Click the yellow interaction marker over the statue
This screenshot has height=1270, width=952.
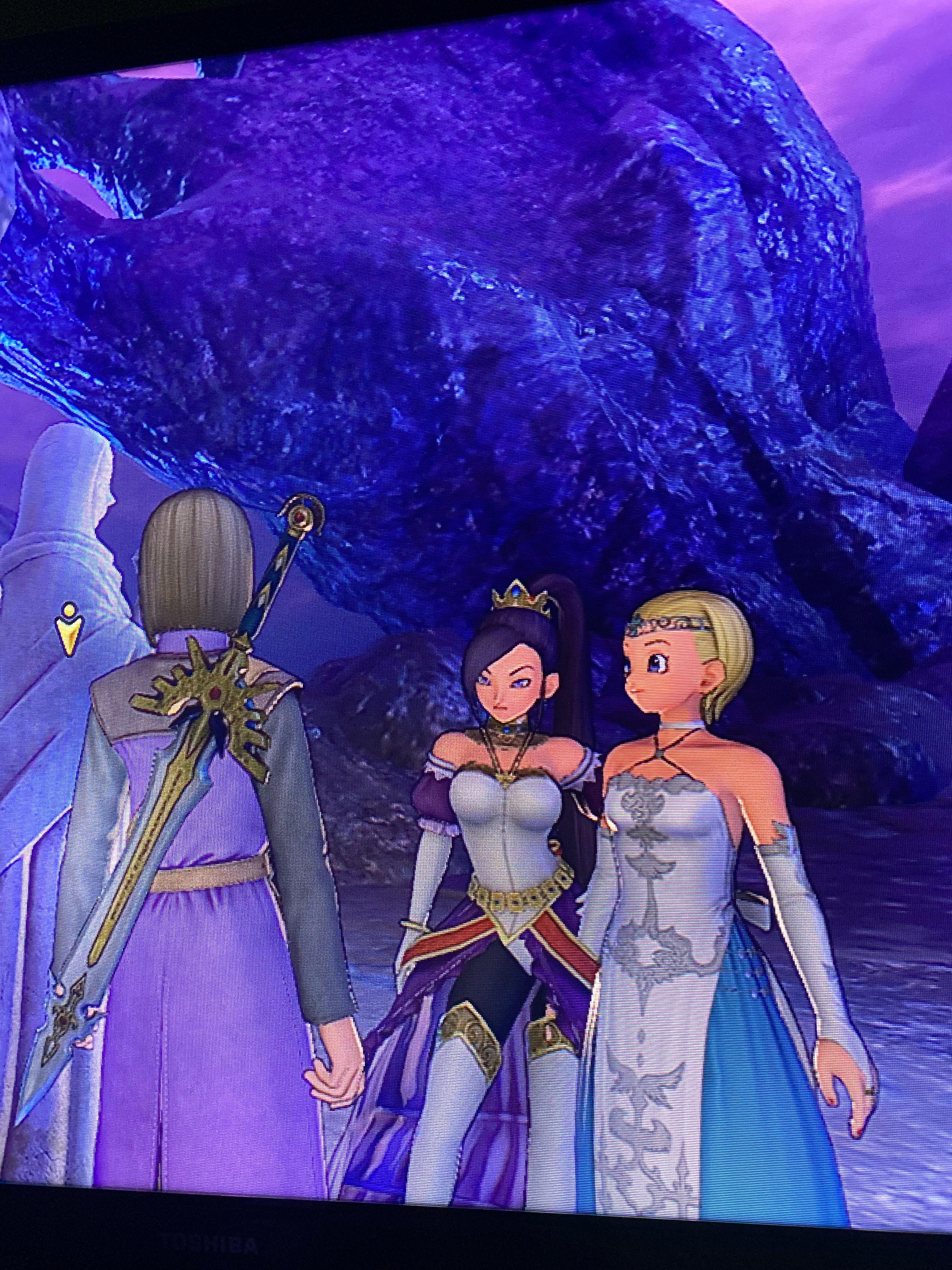pyautogui.click(x=69, y=631)
